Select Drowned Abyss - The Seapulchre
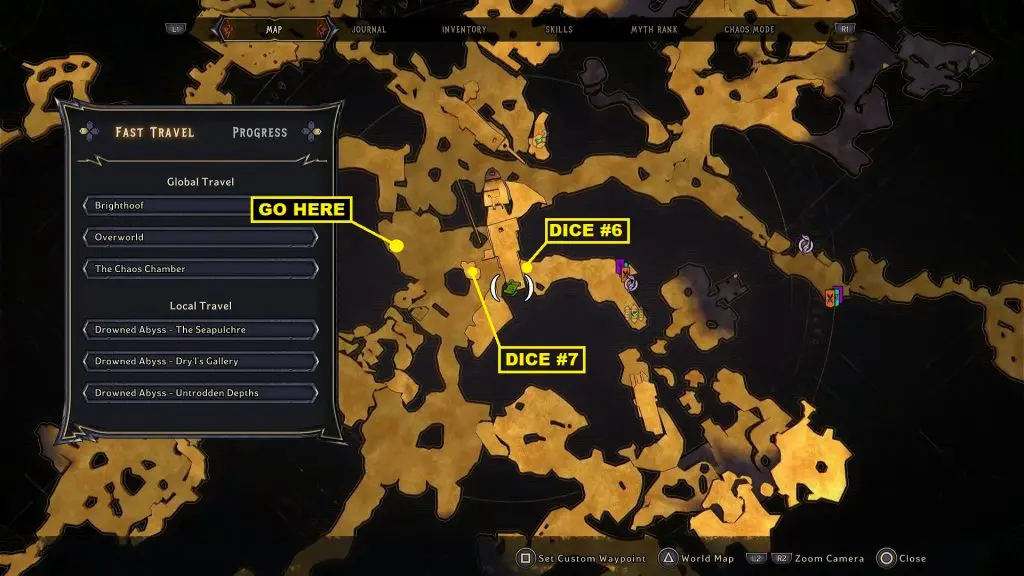This screenshot has width=1024, height=576. coord(201,330)
